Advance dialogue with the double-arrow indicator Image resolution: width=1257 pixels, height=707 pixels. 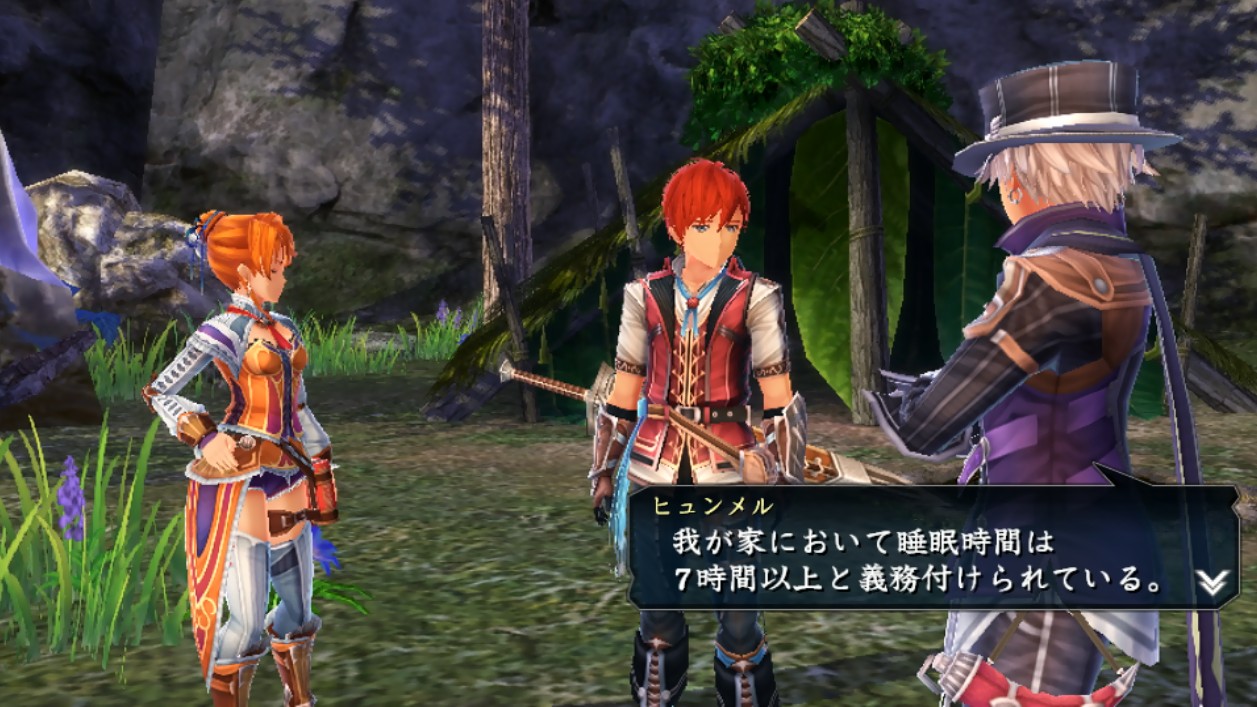(1212, 583)
